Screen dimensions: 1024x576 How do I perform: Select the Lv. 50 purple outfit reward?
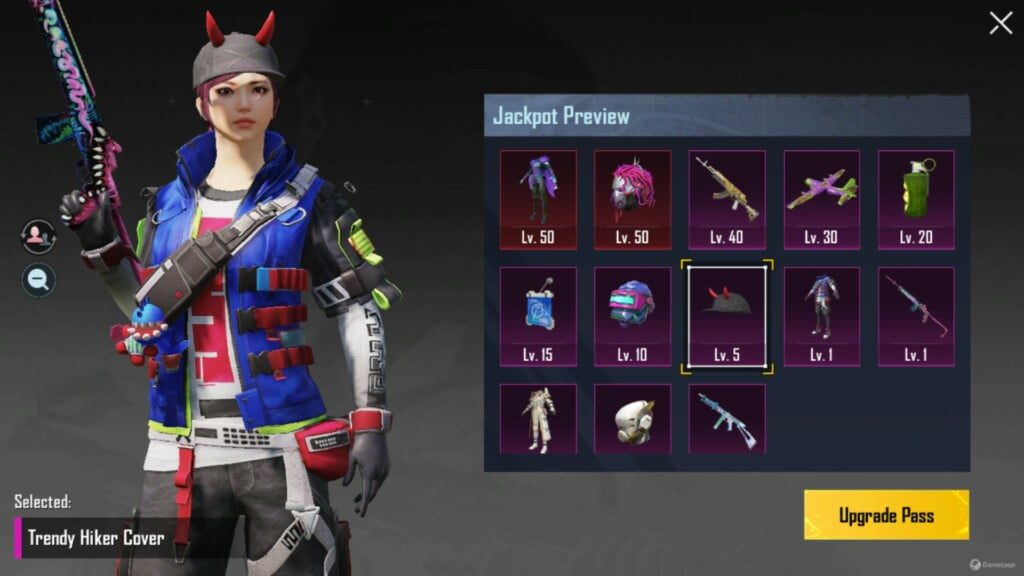coord(538,199)
